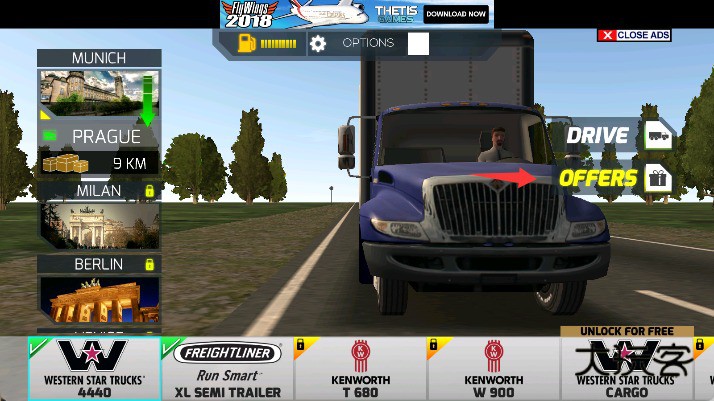This screenshot has height=401, width=714.
Task: Click the white square beside Options
Action: (x=418, y=43)
